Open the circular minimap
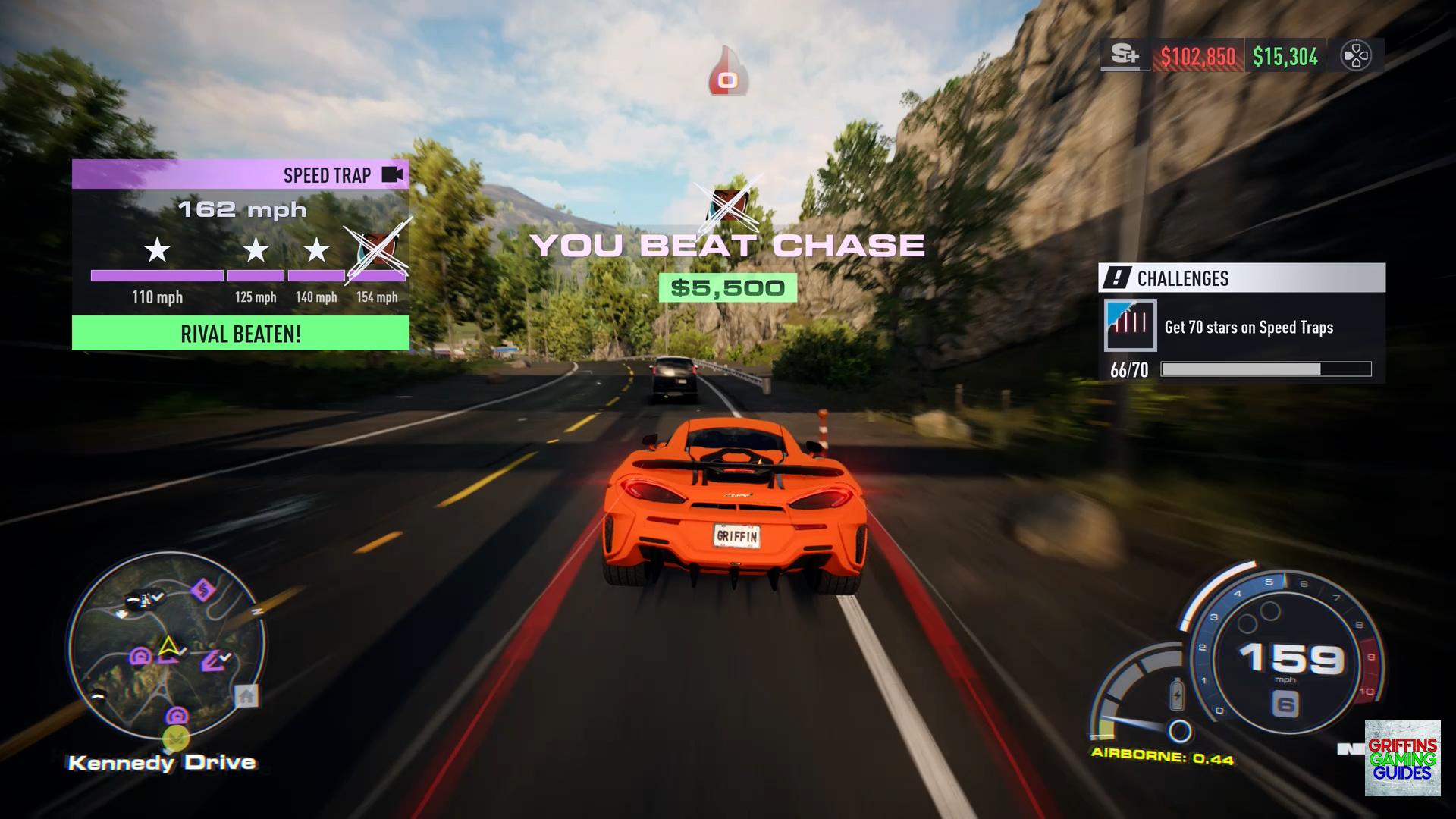This screenshot has width=1456, height=819. coord(165,649)
